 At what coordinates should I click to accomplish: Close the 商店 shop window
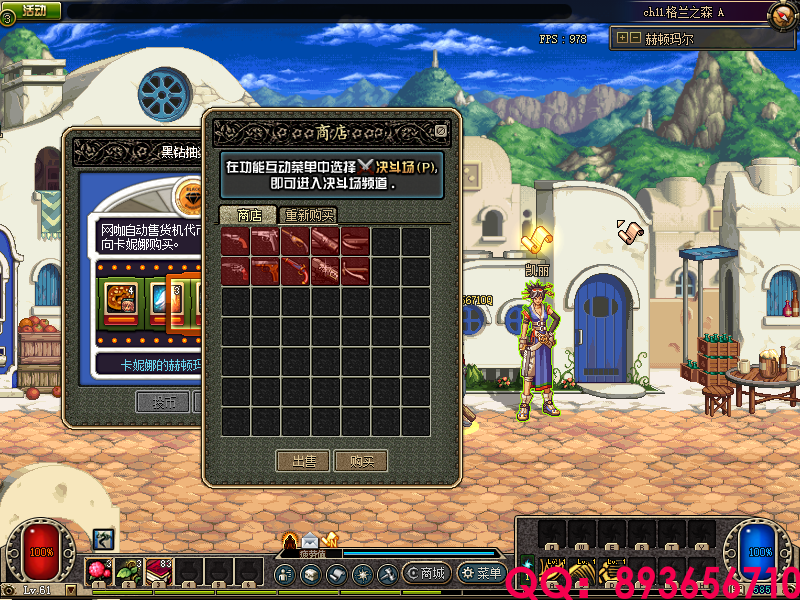(441, 130)
